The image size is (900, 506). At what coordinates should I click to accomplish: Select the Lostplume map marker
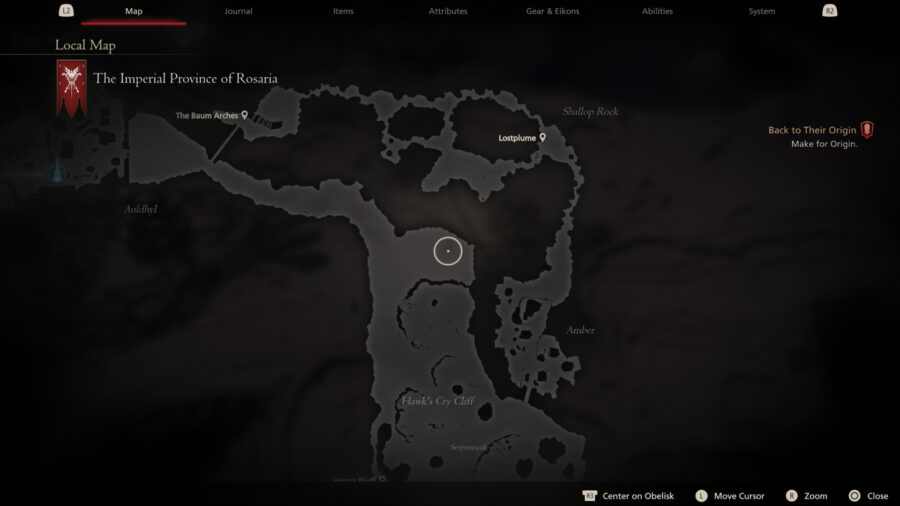(543, 137)
